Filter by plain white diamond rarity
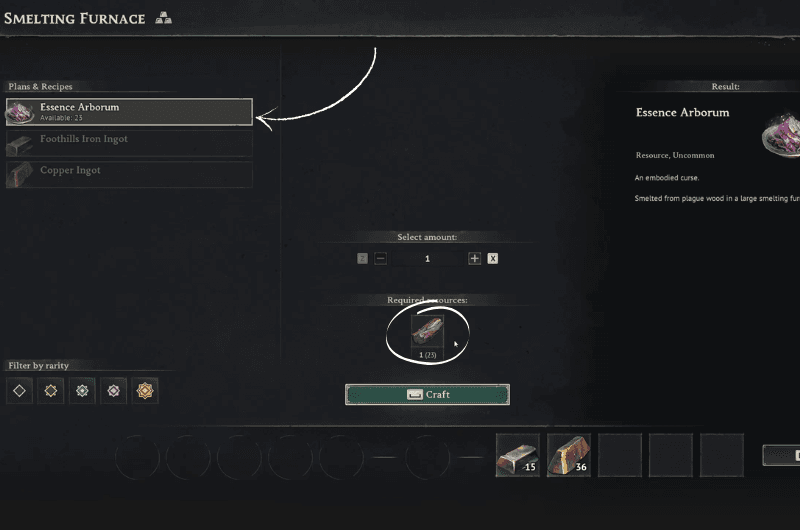 (19, 390)
